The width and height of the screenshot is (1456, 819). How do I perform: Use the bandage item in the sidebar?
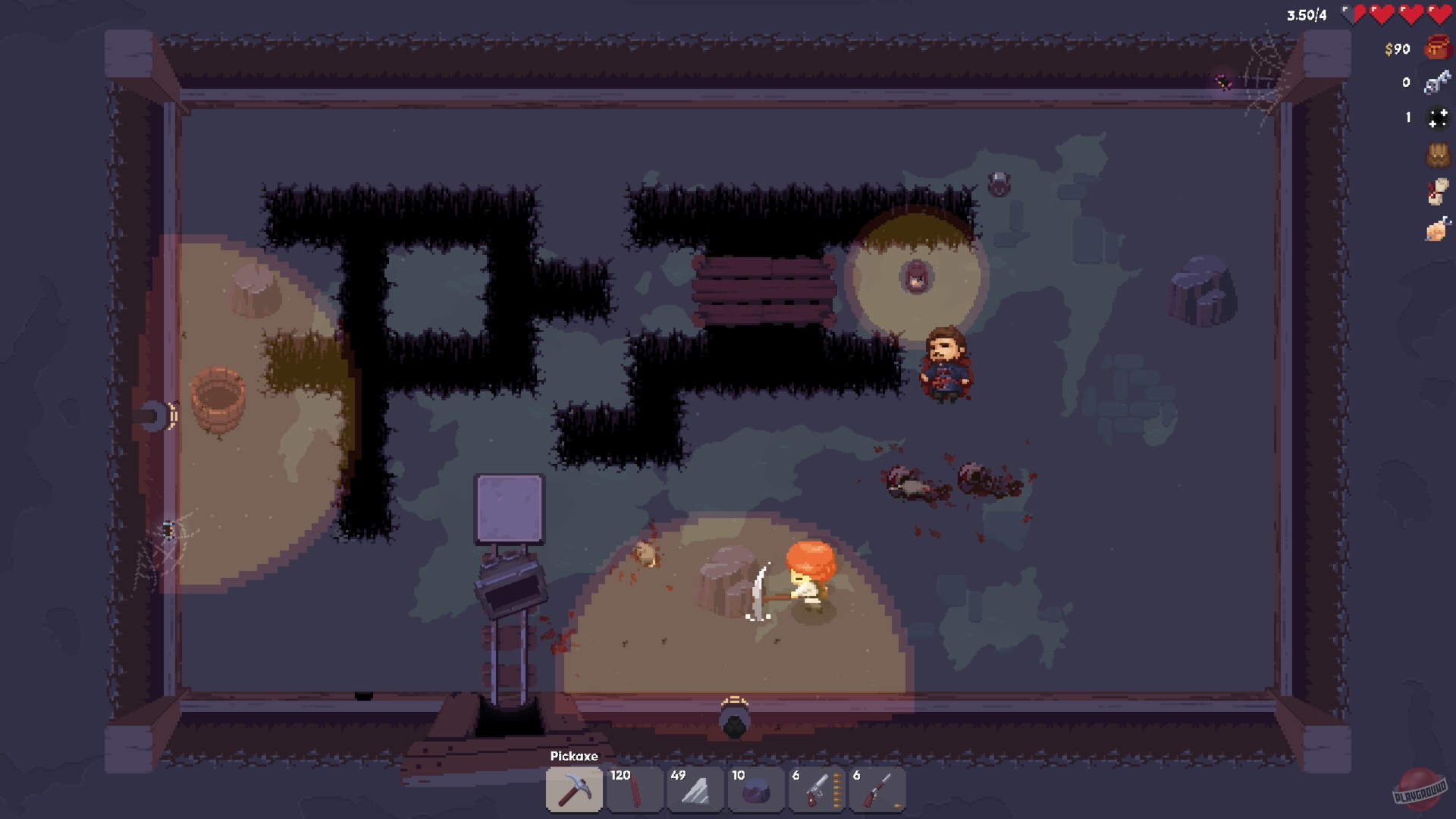tap(1438, 190)
